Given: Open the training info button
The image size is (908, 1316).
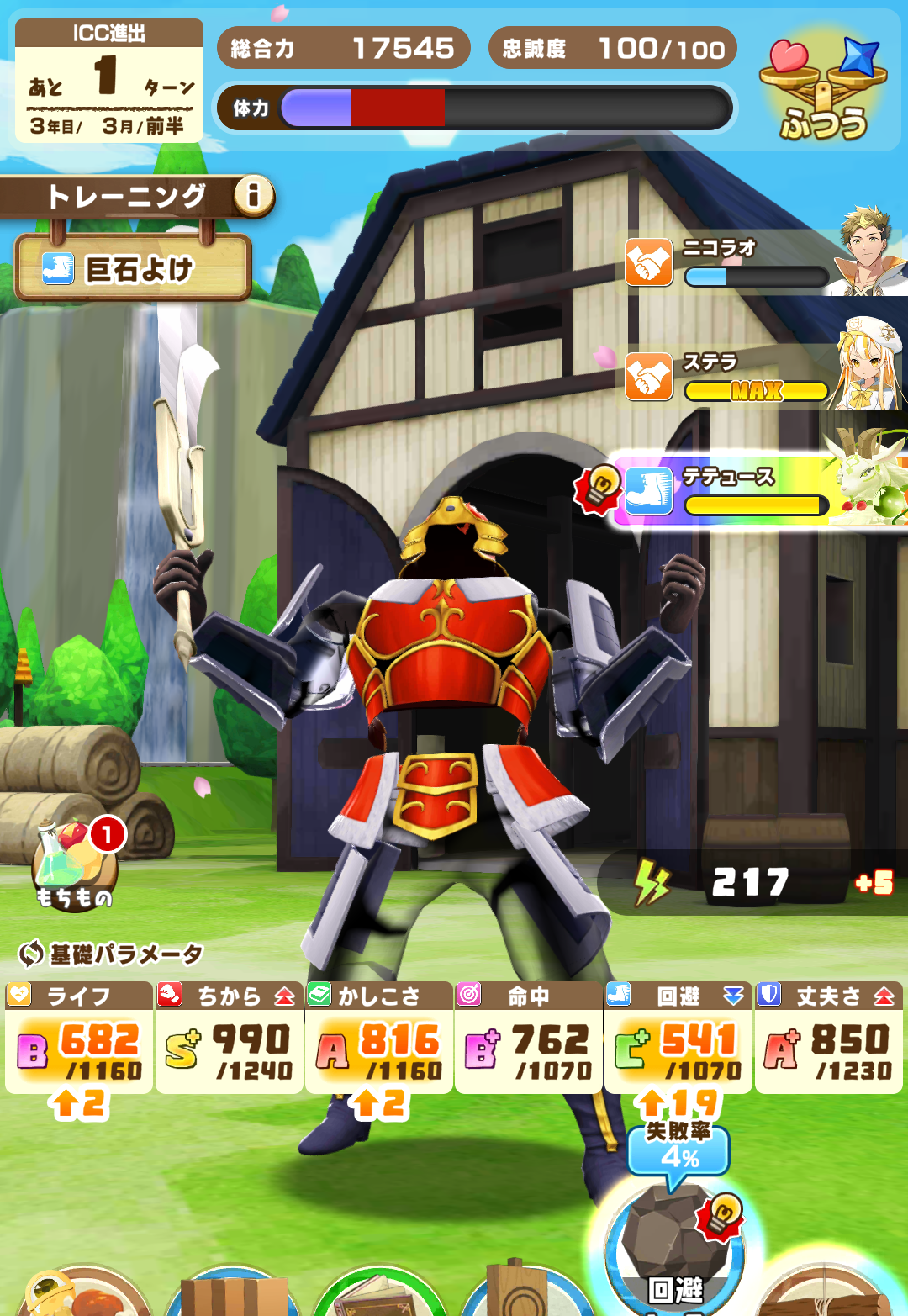Looking at the screenshot, I should coord(253,196).
